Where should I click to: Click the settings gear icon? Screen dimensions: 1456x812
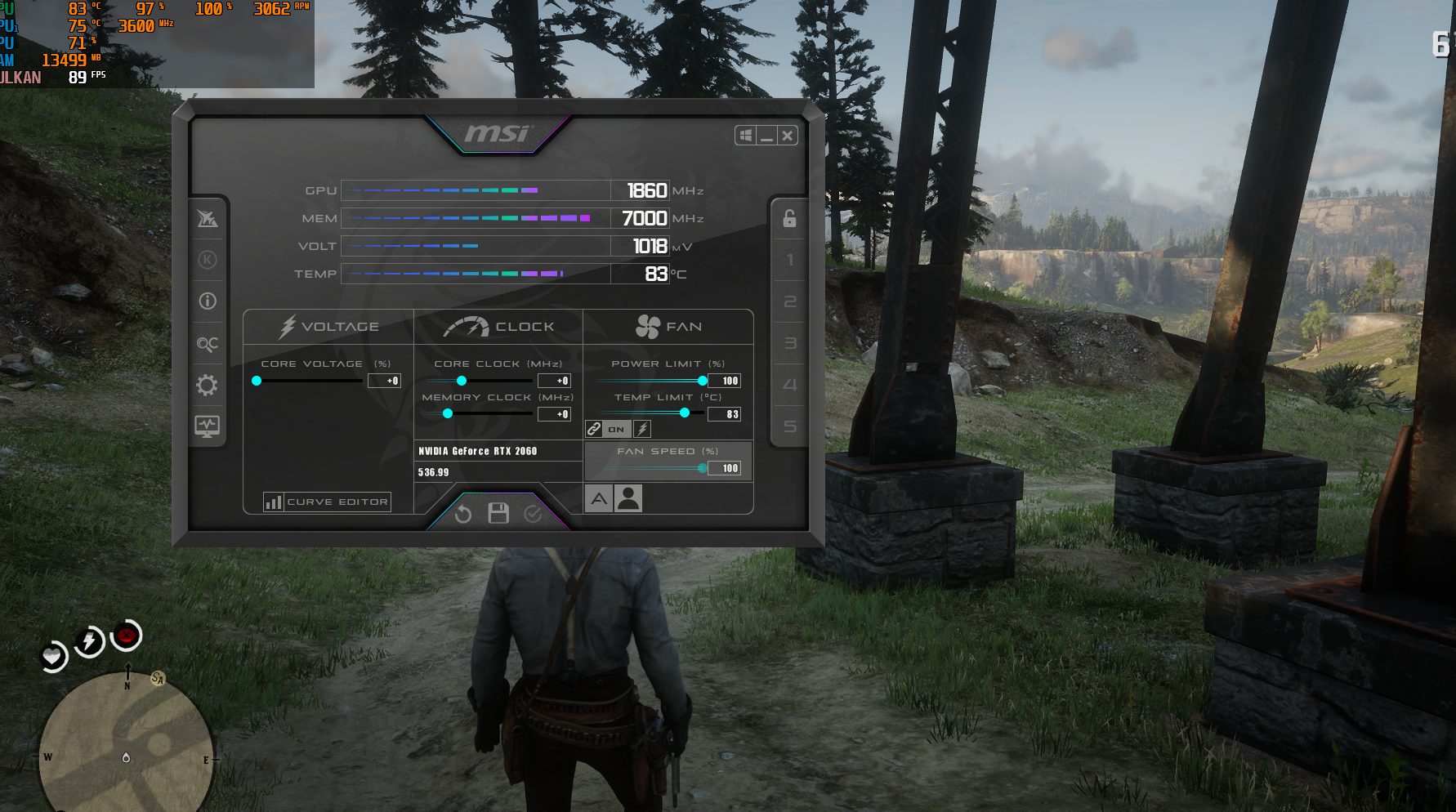click(x=208, y=385)
